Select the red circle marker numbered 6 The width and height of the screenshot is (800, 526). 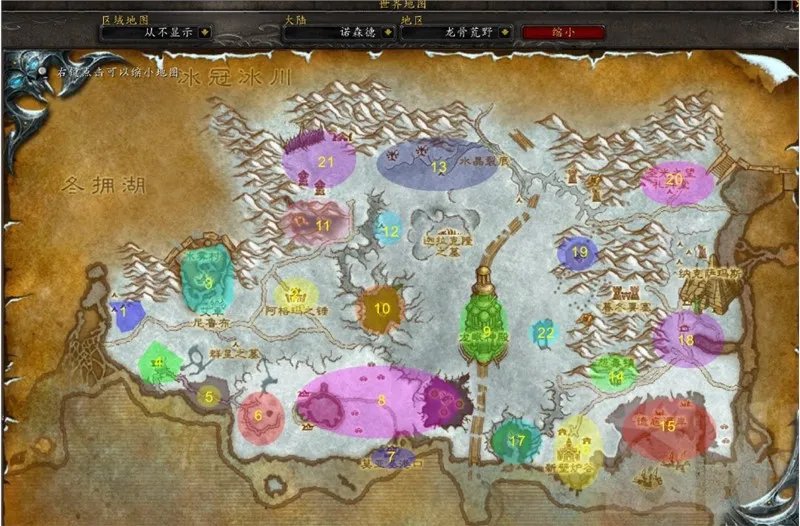260,415
